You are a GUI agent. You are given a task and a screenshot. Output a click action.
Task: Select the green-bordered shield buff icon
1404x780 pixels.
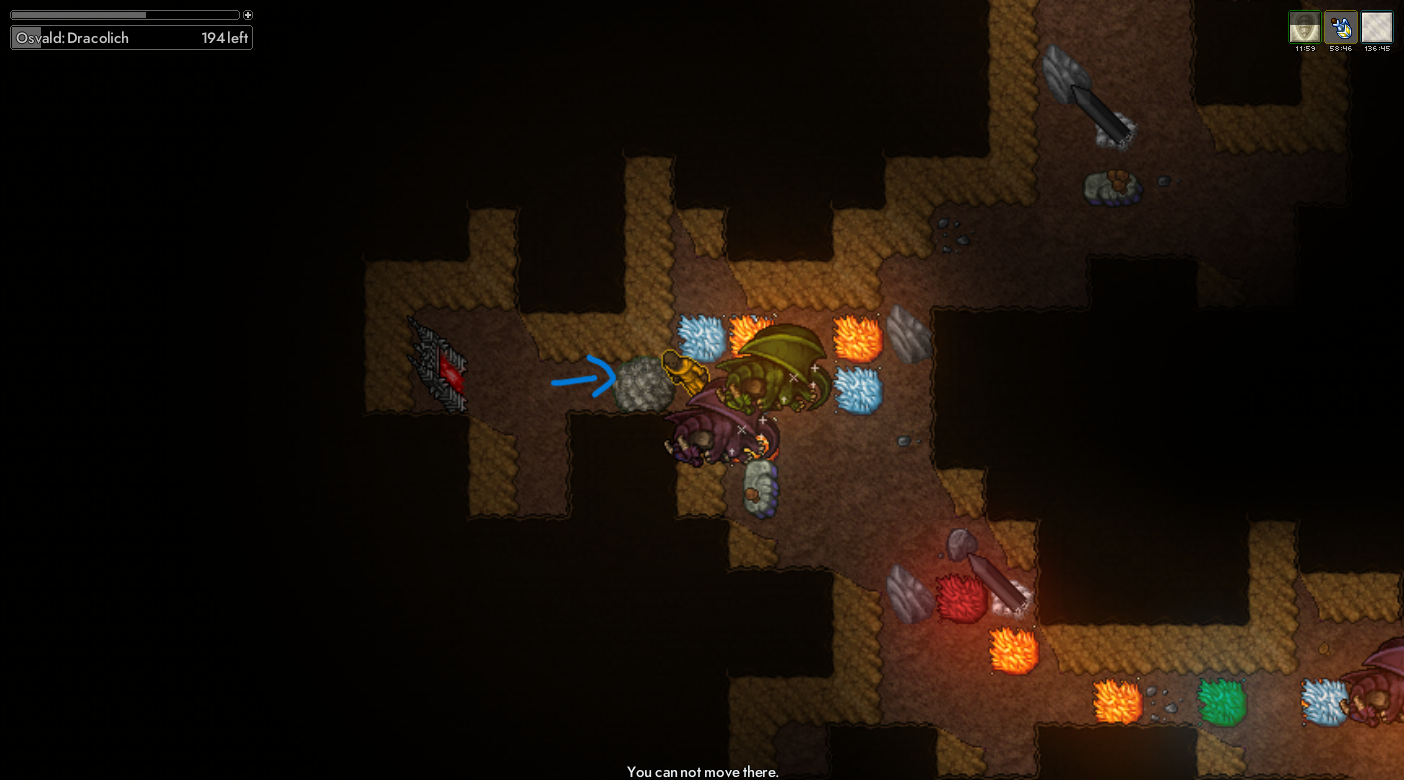(x=1304, y=27)
